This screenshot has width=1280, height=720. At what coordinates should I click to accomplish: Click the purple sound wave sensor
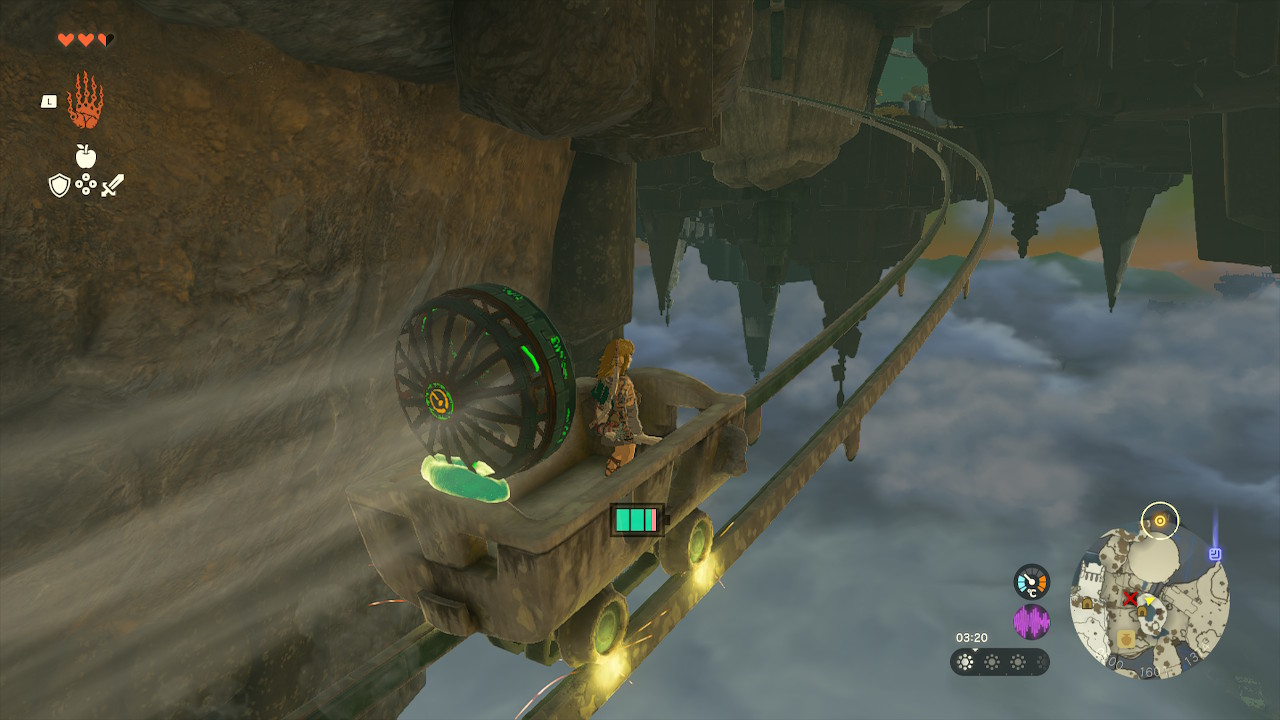pyautogui.click(x=1031, y=622)
